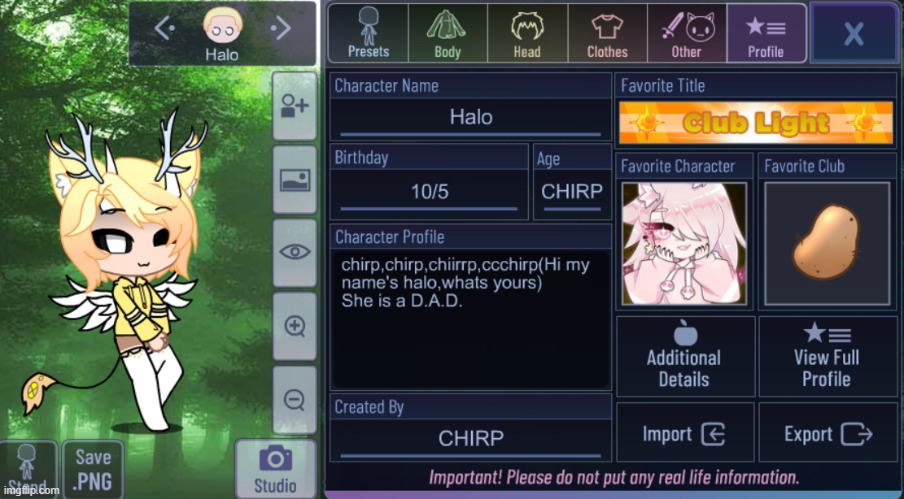Save the character as PNG
904x499 pixels.
tap(93, 468)
